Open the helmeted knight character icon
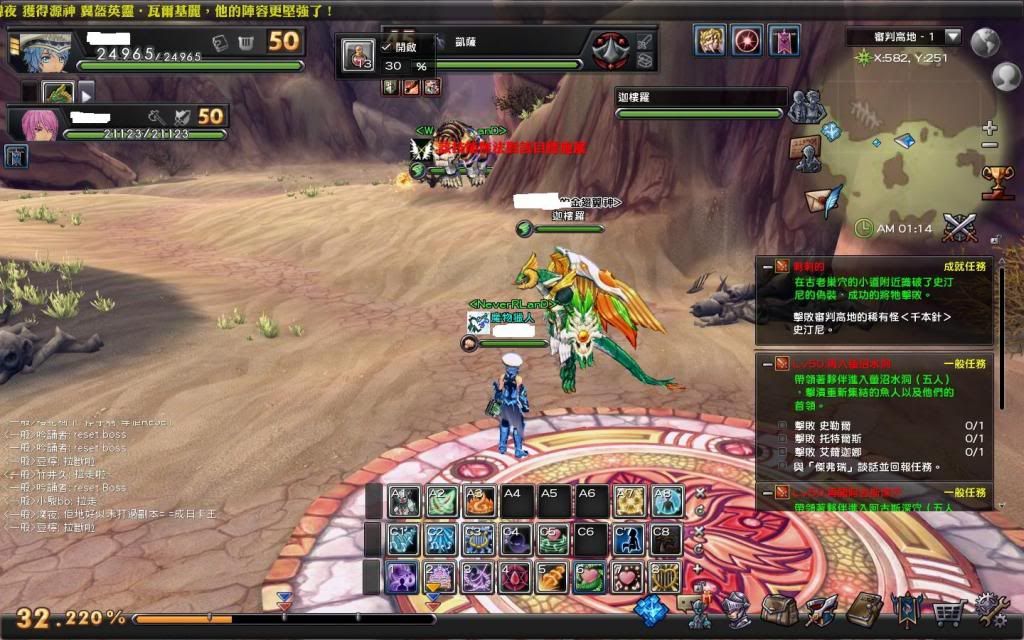The width and height of the screenshot is (1024, 640). 737,608
